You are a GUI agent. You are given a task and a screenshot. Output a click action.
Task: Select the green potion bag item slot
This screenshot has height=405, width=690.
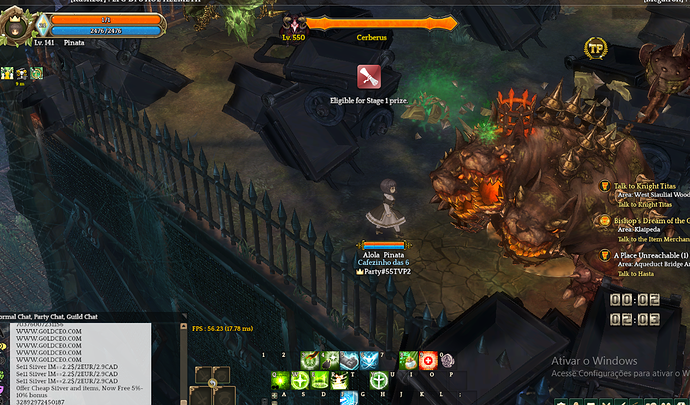(408, 360)
